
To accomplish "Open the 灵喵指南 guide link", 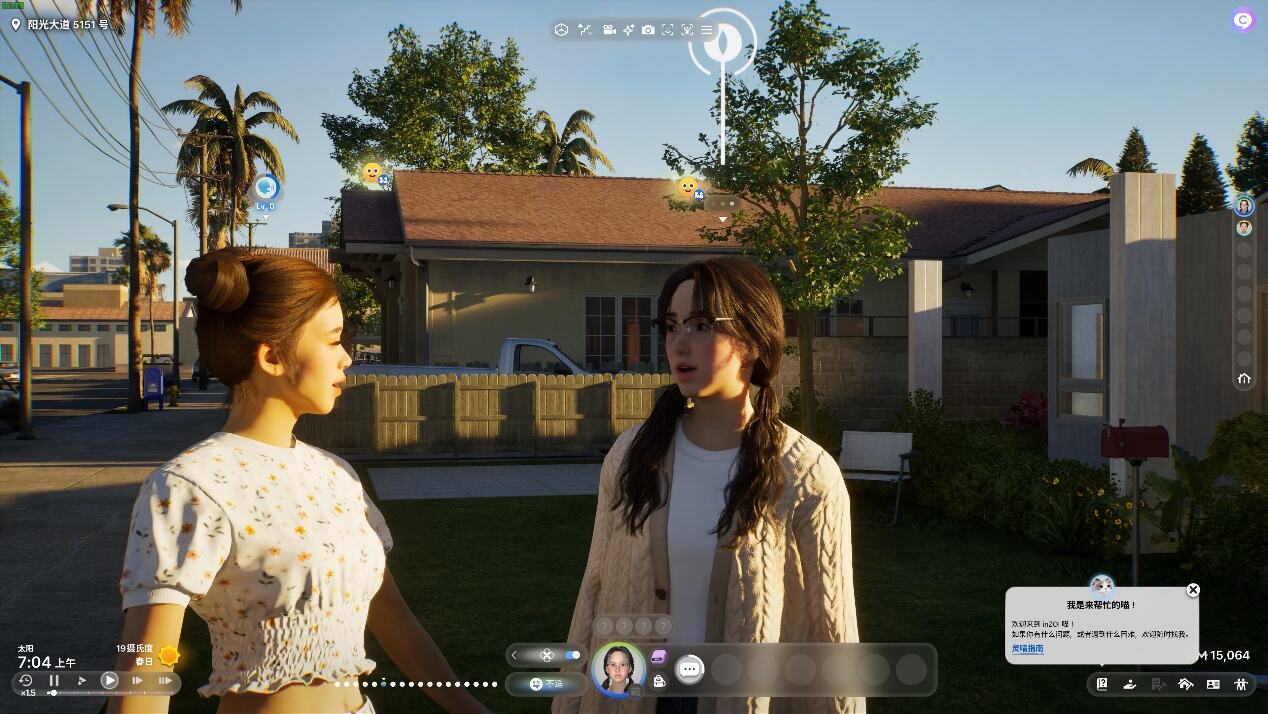I will pos(1027,649).
